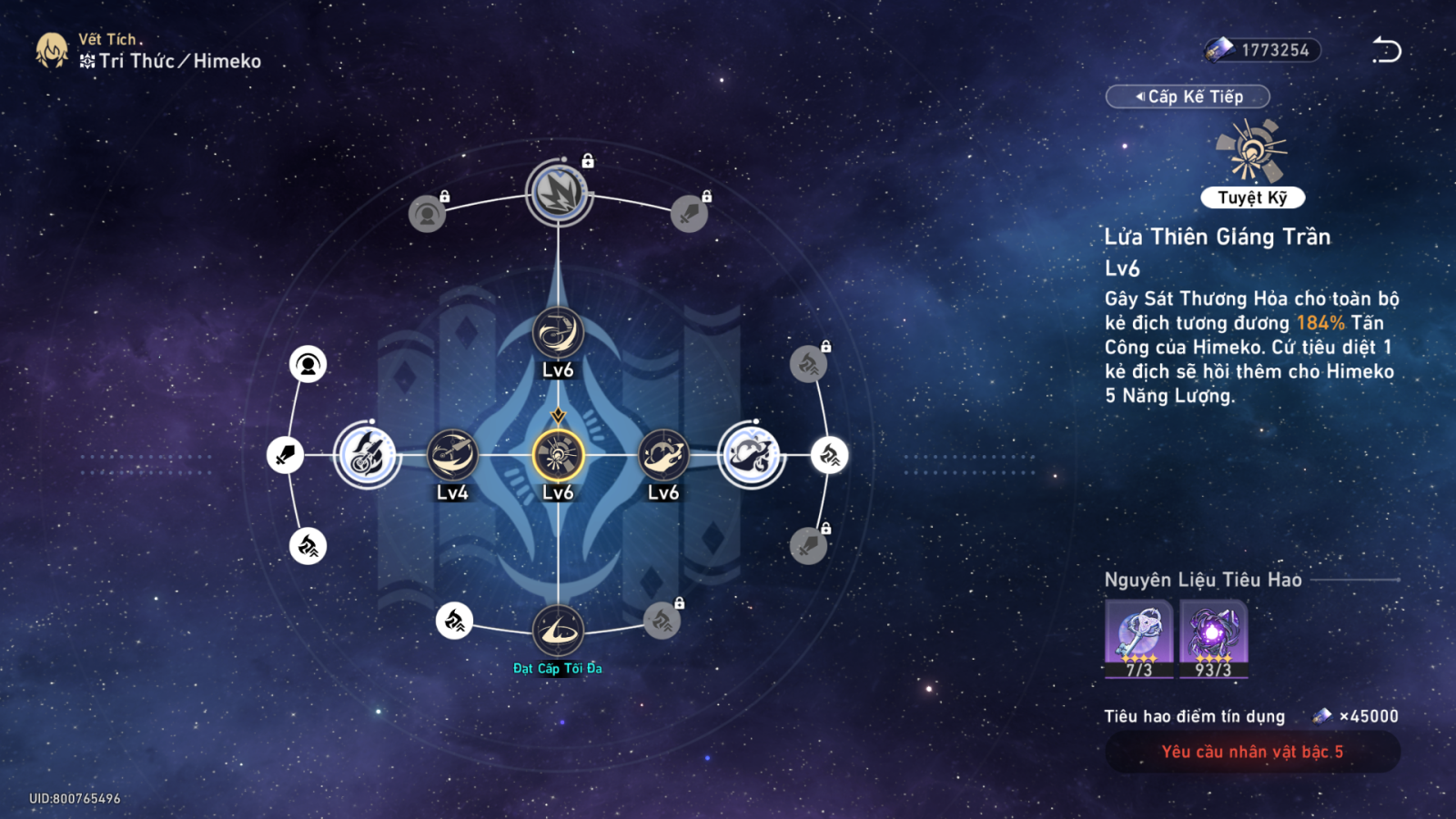Select the large ringed planet ability node
1456x819 pixels.
[x=751, y=455]
